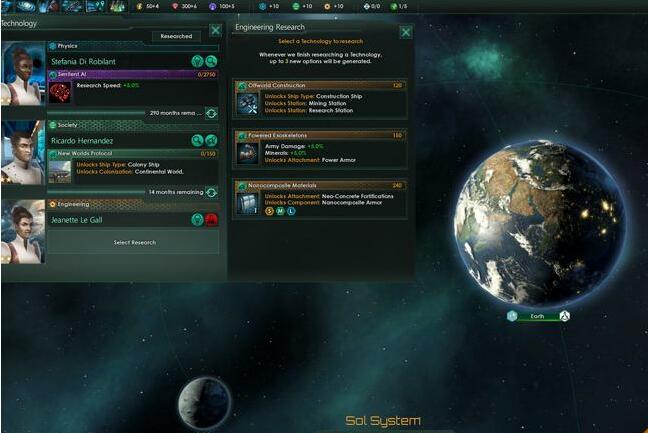Open magnifier icon beside Stefania Di Robilant

point(211,61)
